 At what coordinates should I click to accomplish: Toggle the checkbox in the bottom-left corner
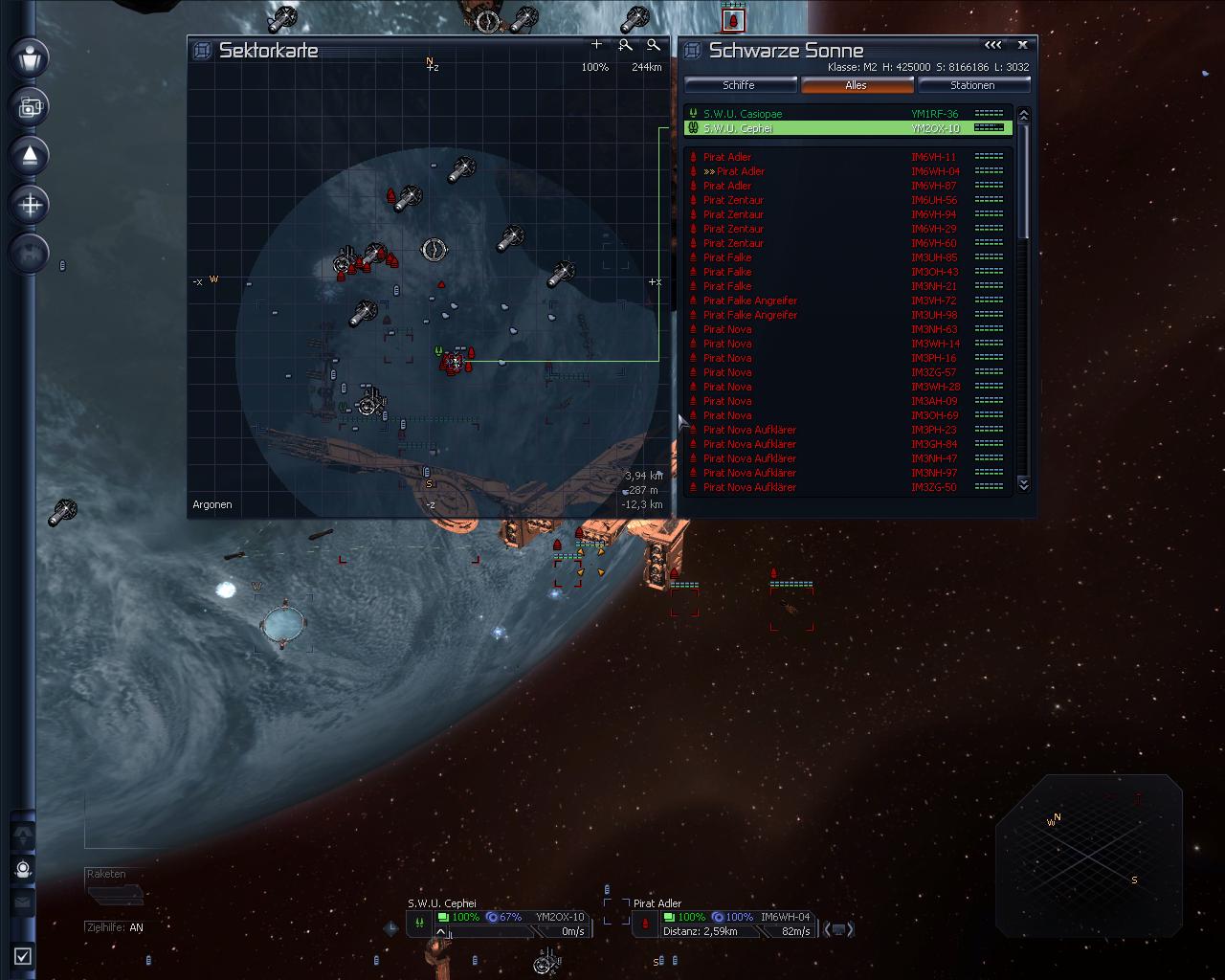click(x=23, y=955)
